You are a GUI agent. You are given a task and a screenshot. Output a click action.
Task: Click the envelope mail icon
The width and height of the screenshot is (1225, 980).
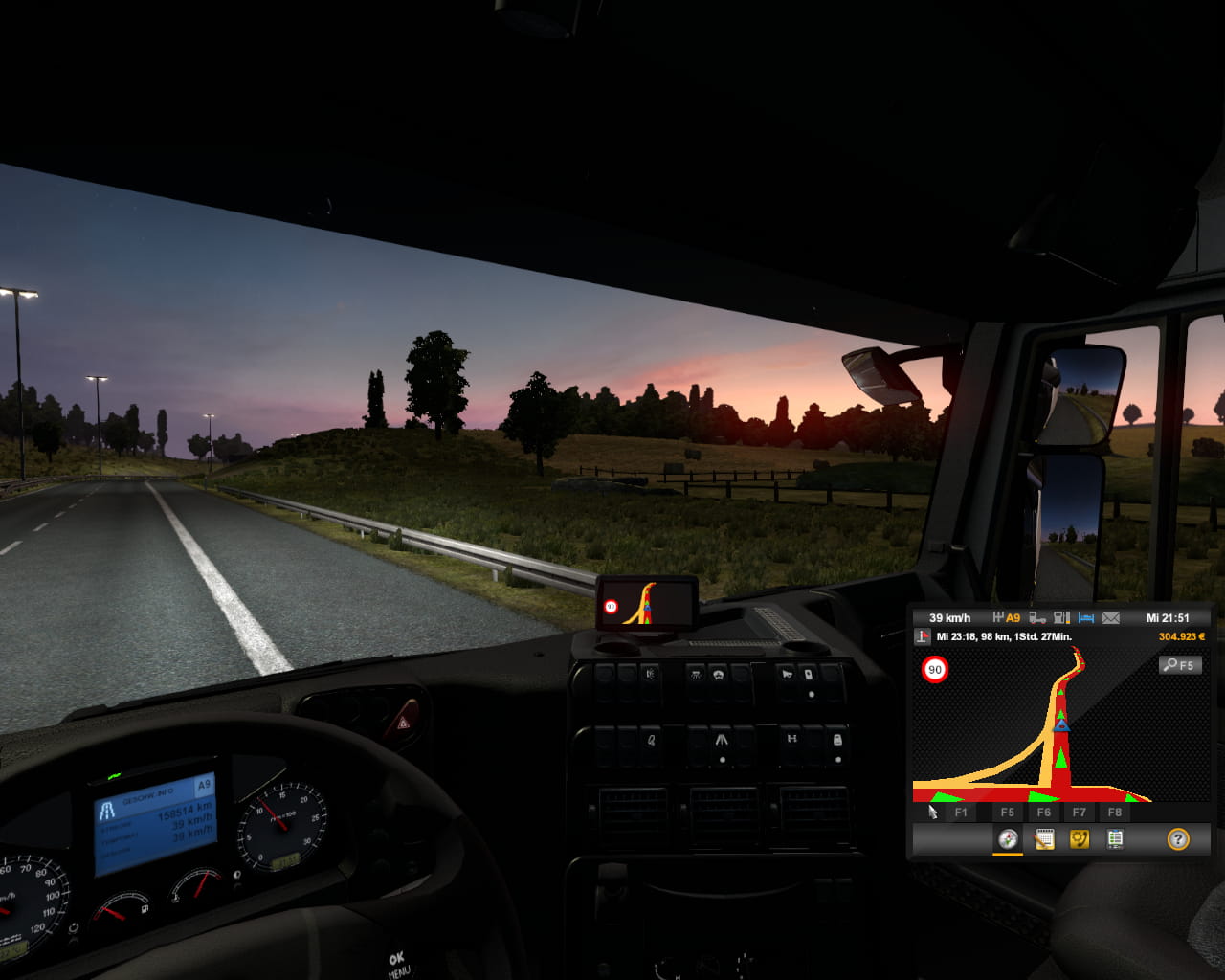(x=1111, y=618)
